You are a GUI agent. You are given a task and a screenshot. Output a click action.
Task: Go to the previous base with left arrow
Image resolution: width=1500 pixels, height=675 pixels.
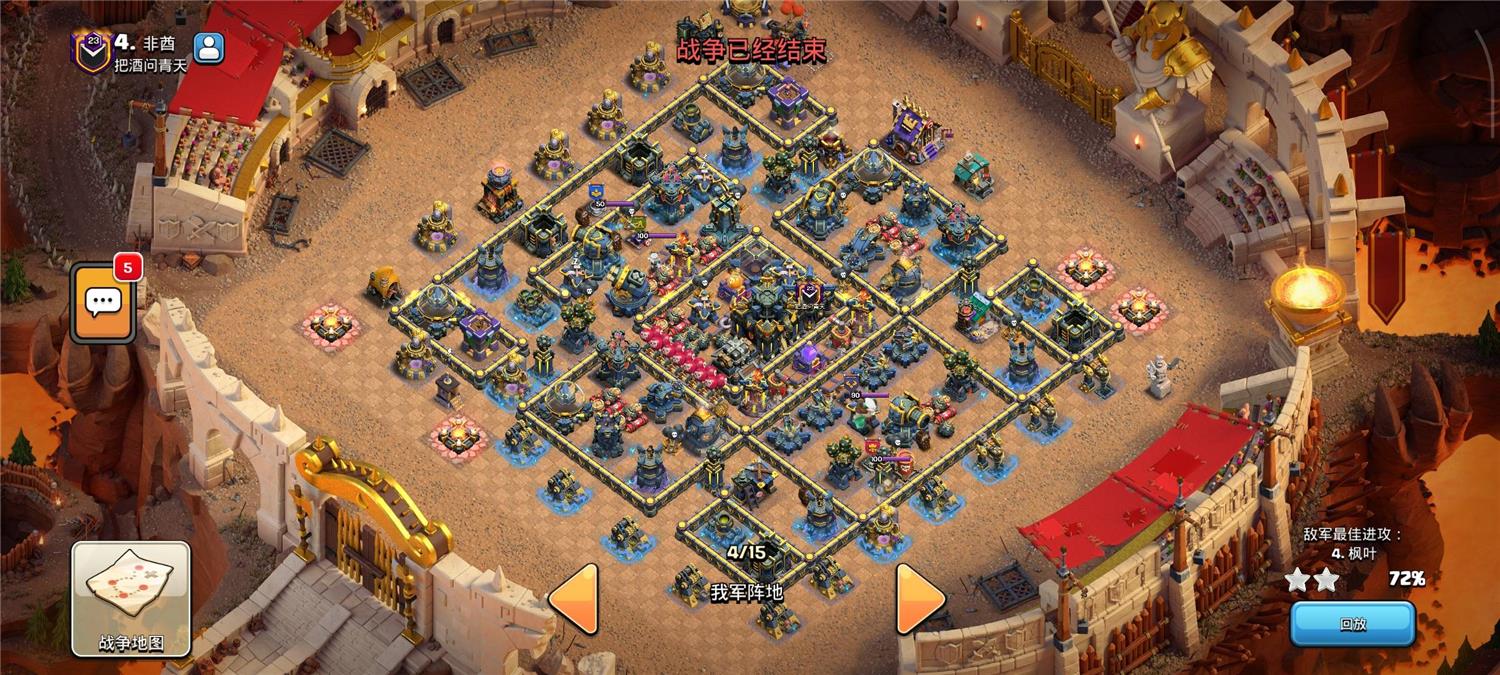pyautogui.click(x=575, y=598)
